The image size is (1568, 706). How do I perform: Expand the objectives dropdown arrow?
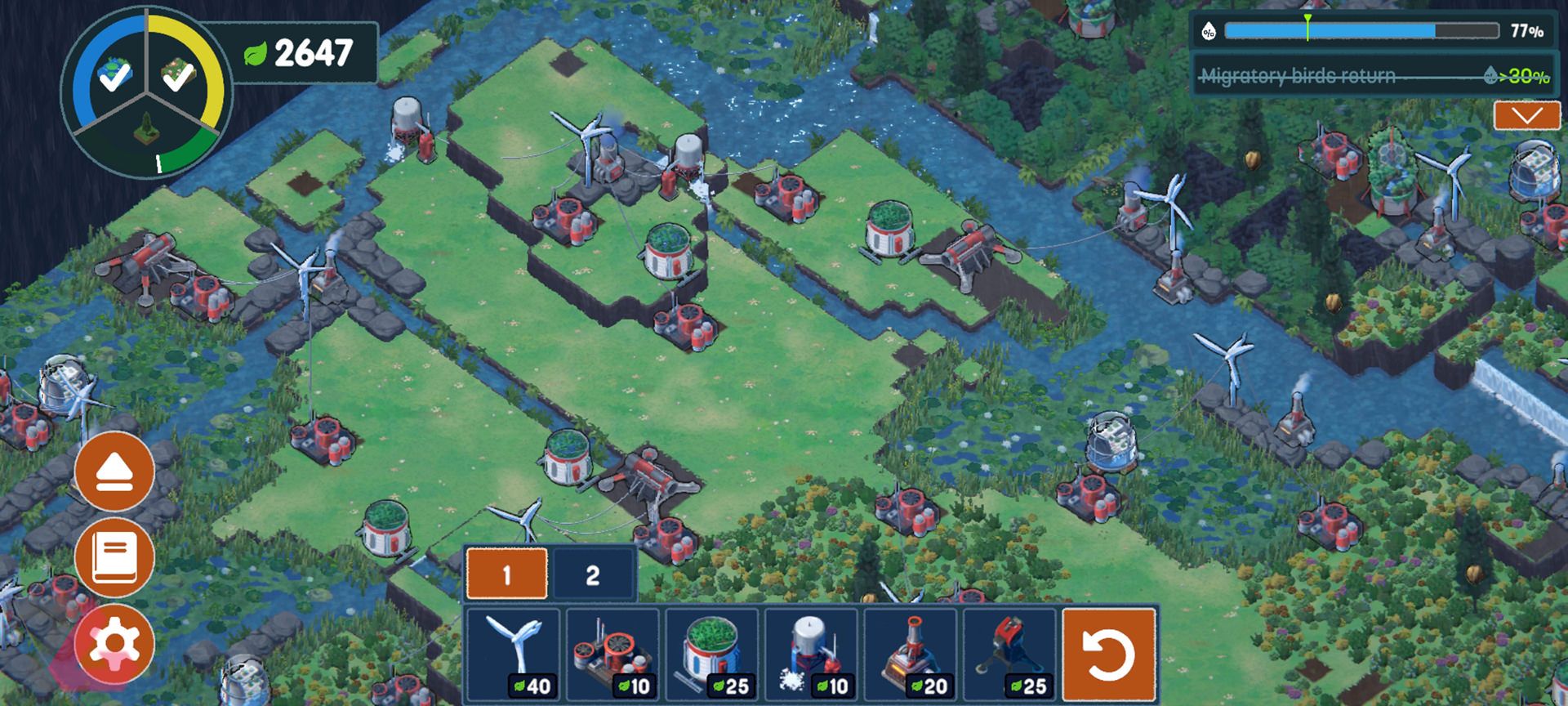pyautogui.click(x=1526, y=116)
